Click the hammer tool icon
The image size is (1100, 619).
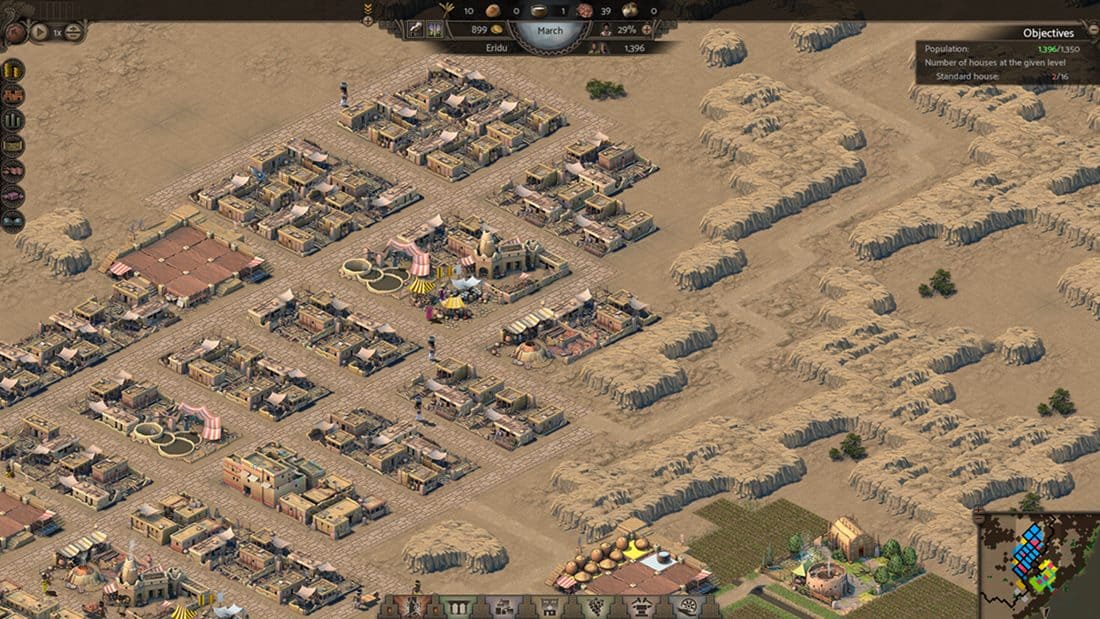click(416, 31)
